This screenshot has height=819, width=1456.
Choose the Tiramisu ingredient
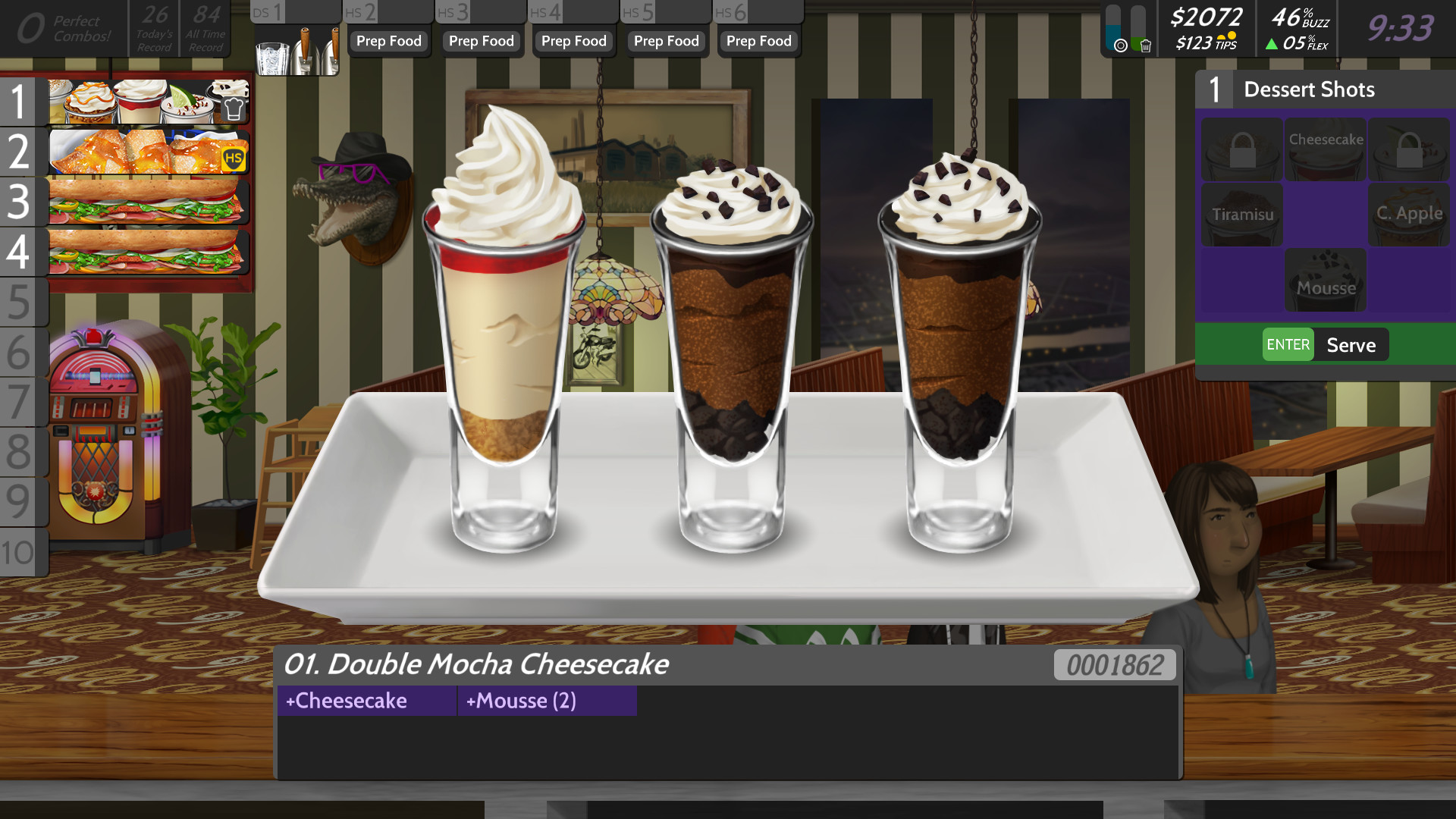pyautogui.click(x=1242, y=215)
